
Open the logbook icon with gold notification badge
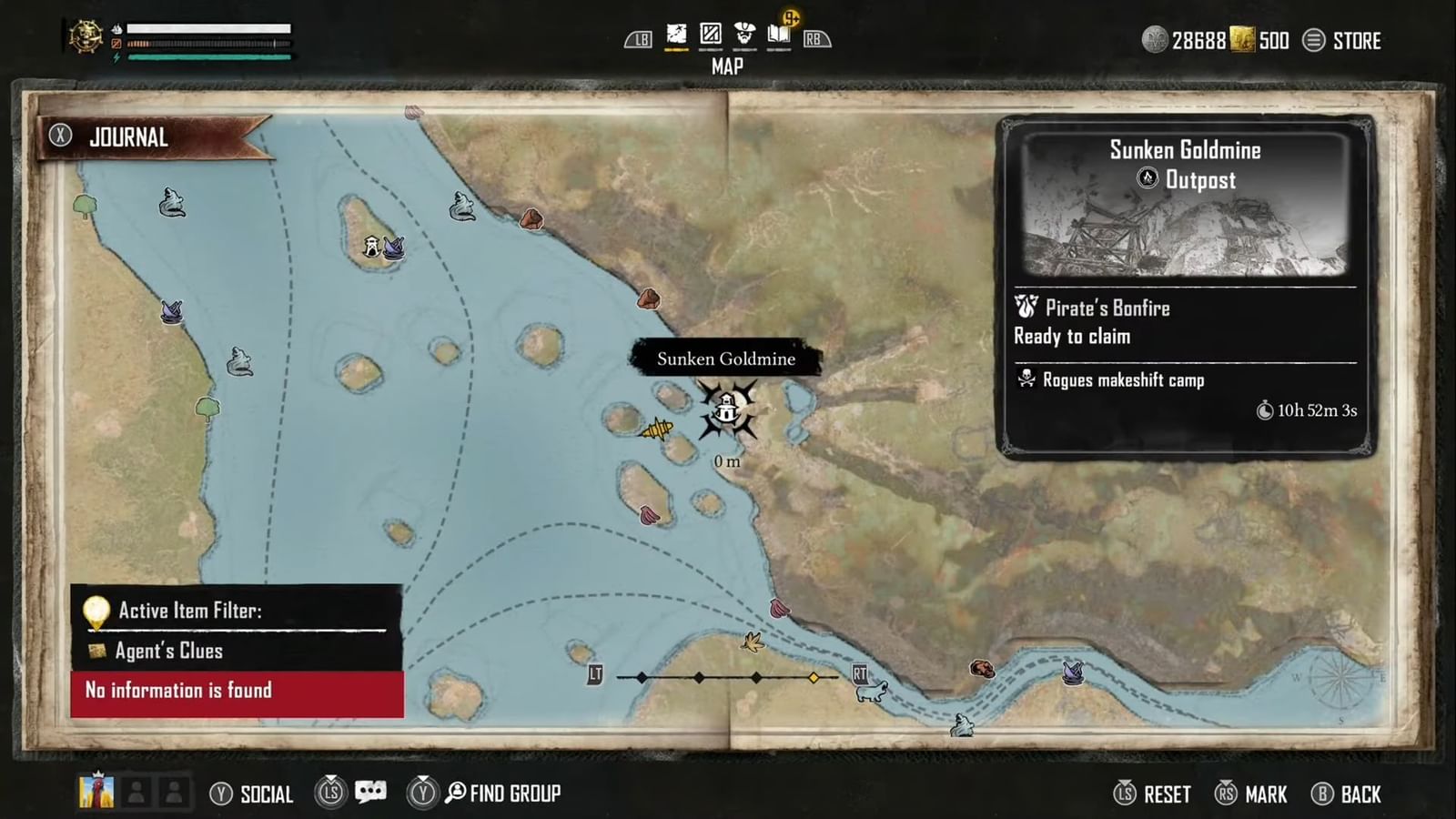[780, 33]
